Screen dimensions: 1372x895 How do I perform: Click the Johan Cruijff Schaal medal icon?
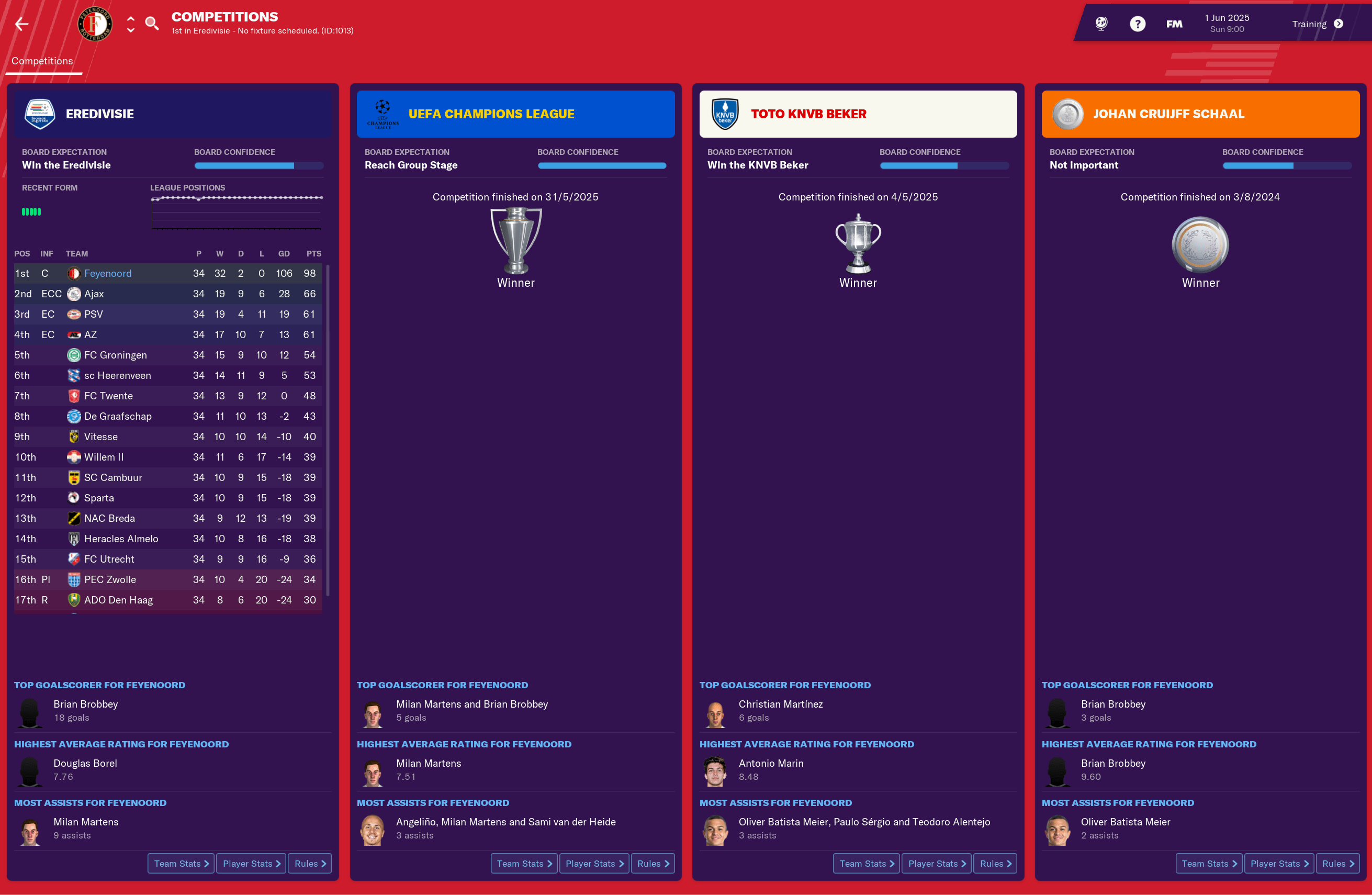(x=1067, y=114)
